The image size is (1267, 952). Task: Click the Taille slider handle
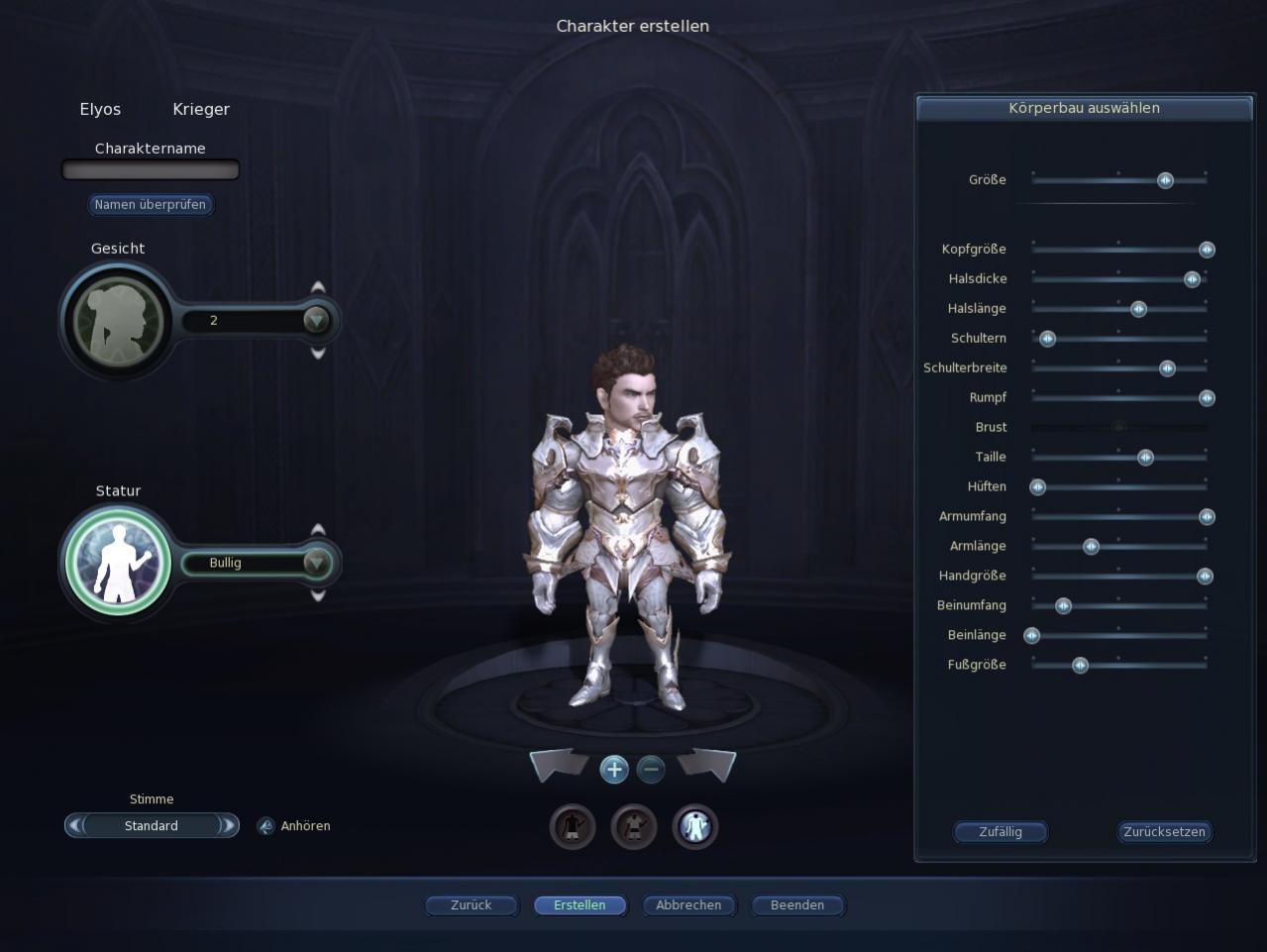tap(1145, 458)
